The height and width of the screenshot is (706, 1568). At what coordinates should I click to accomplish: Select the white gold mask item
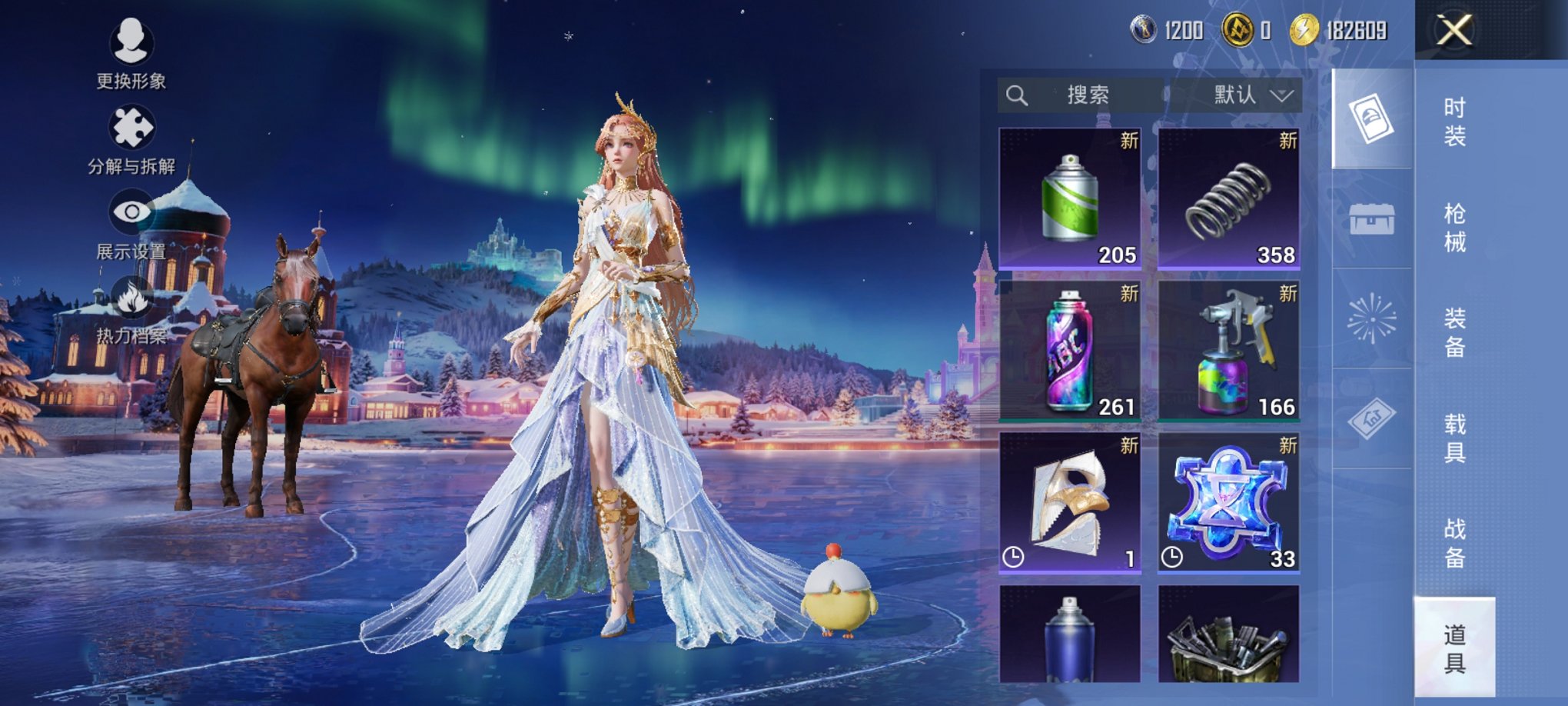pyautogui.click(x=1069, y=502)
